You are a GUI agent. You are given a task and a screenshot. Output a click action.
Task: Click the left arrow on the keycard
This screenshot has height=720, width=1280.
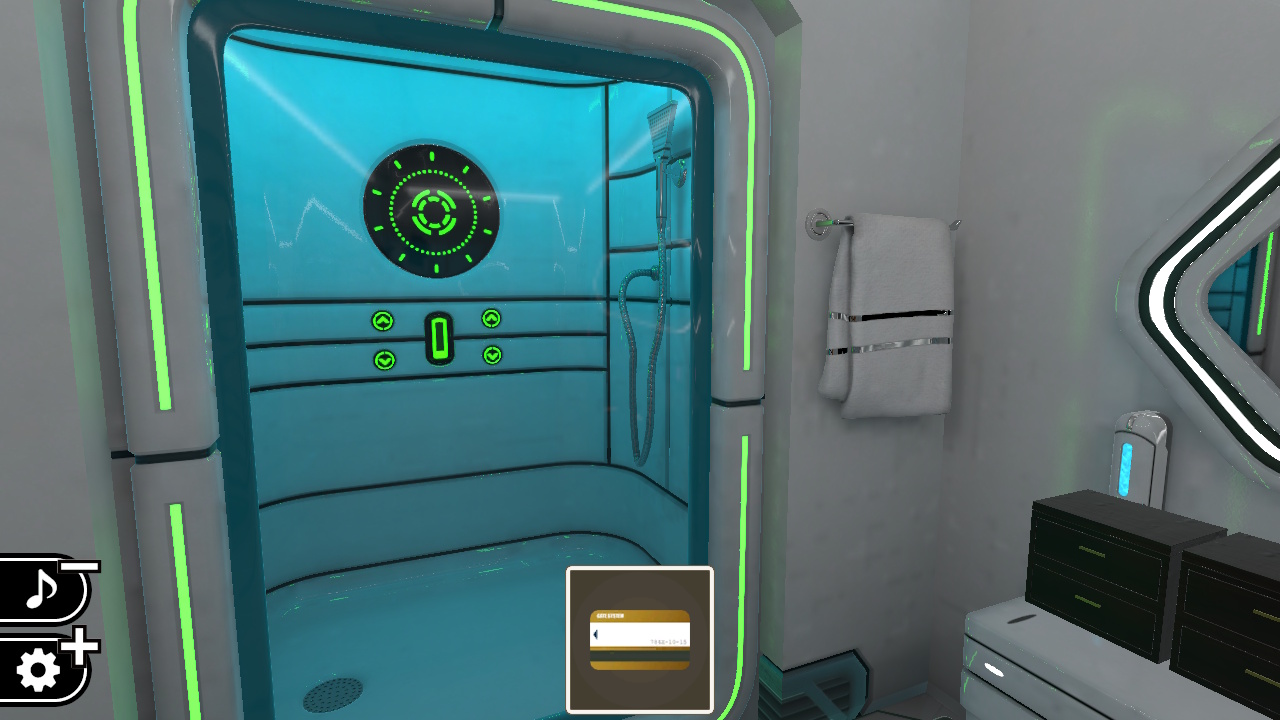click(595, 634)
